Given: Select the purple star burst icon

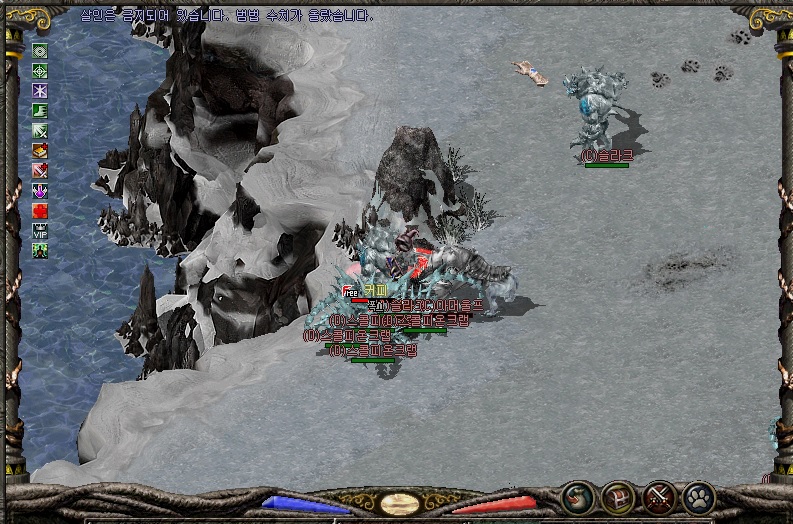Looking at the screenshot, I should tap(40, 90).
